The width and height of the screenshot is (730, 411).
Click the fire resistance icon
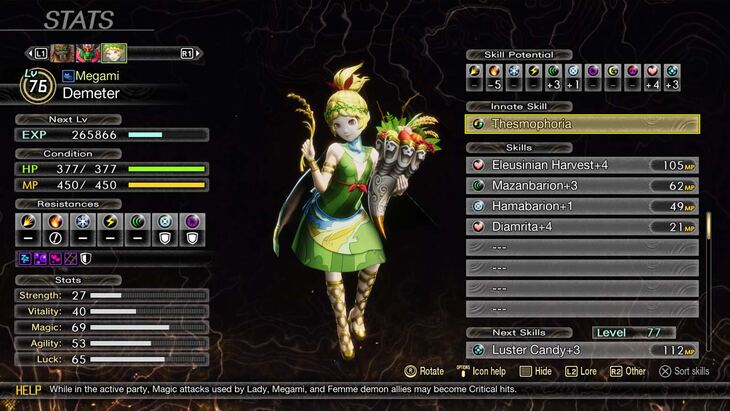click(x=56, y=222)
